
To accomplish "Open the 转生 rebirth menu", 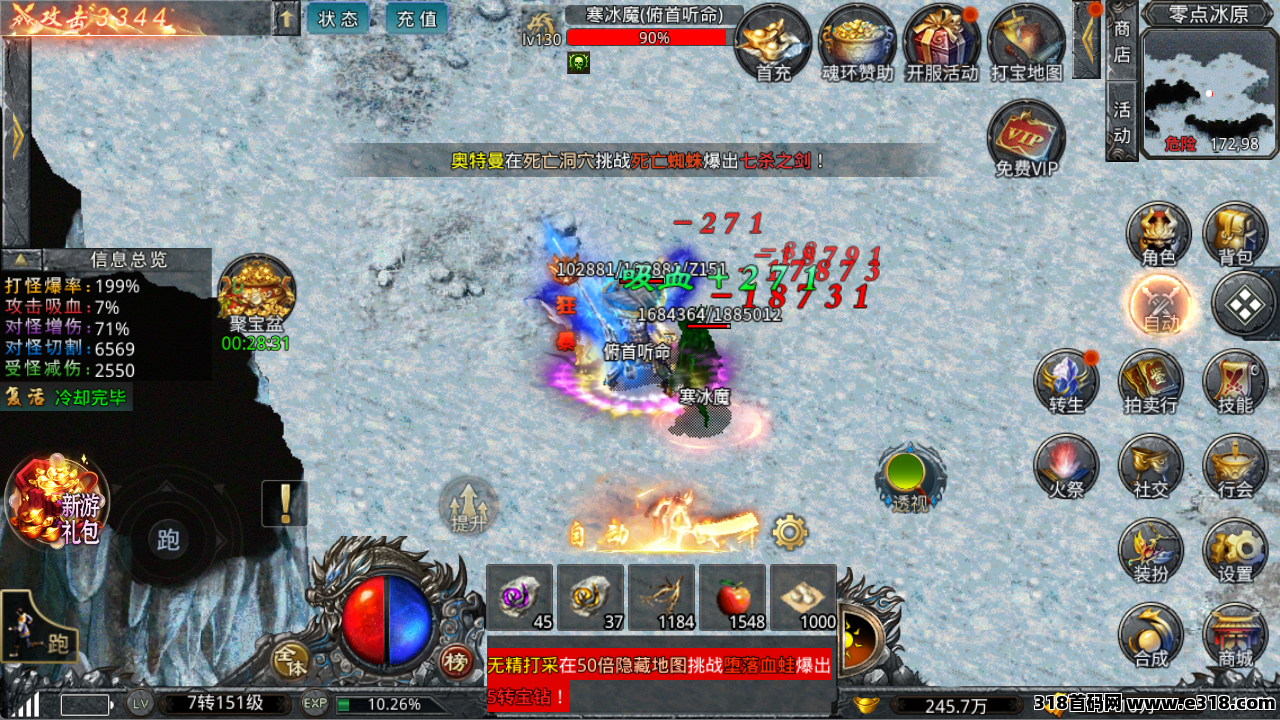I will 1067,382.
